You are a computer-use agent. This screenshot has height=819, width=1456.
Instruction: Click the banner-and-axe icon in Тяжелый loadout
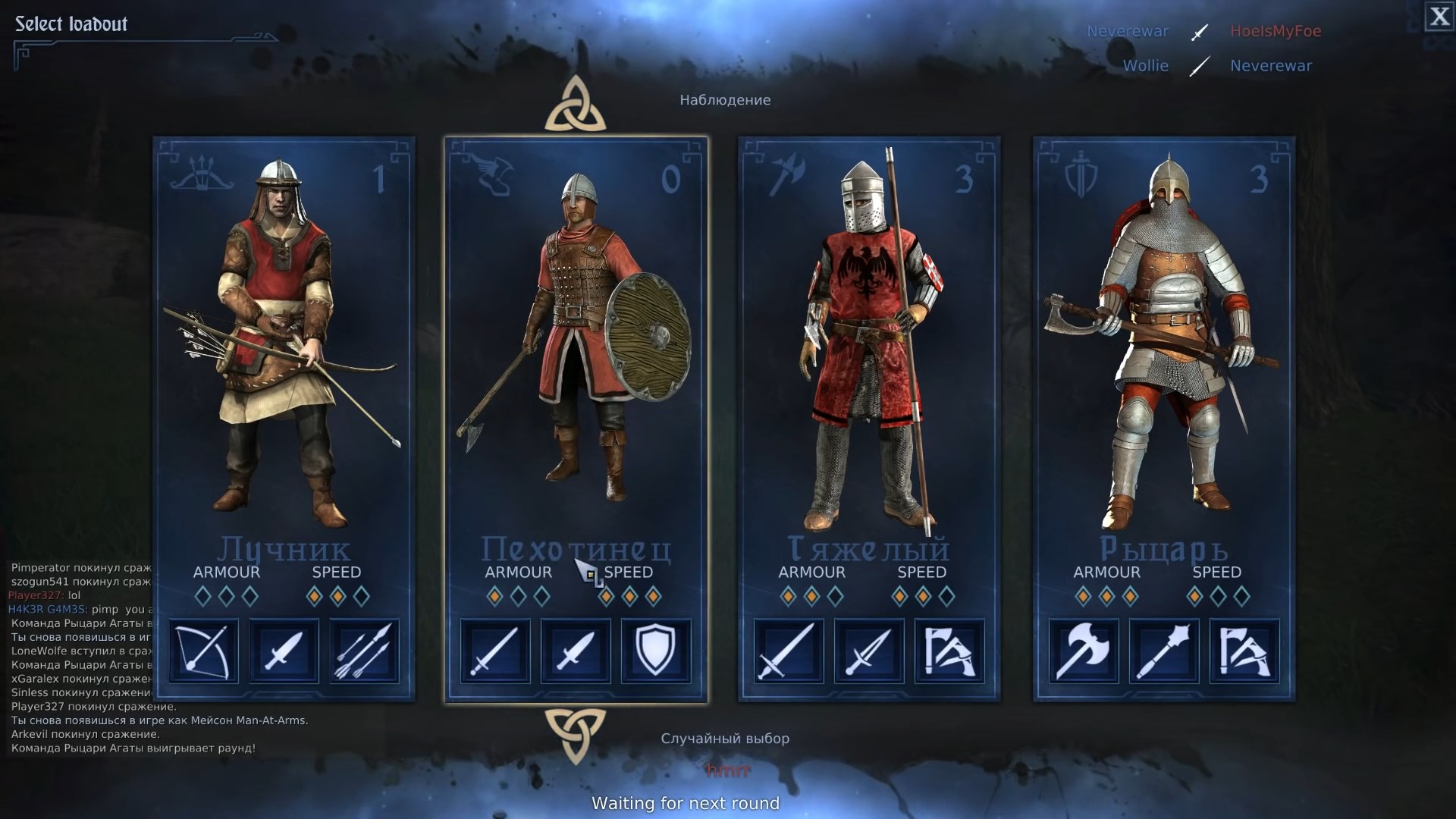(x=948, y=651)
